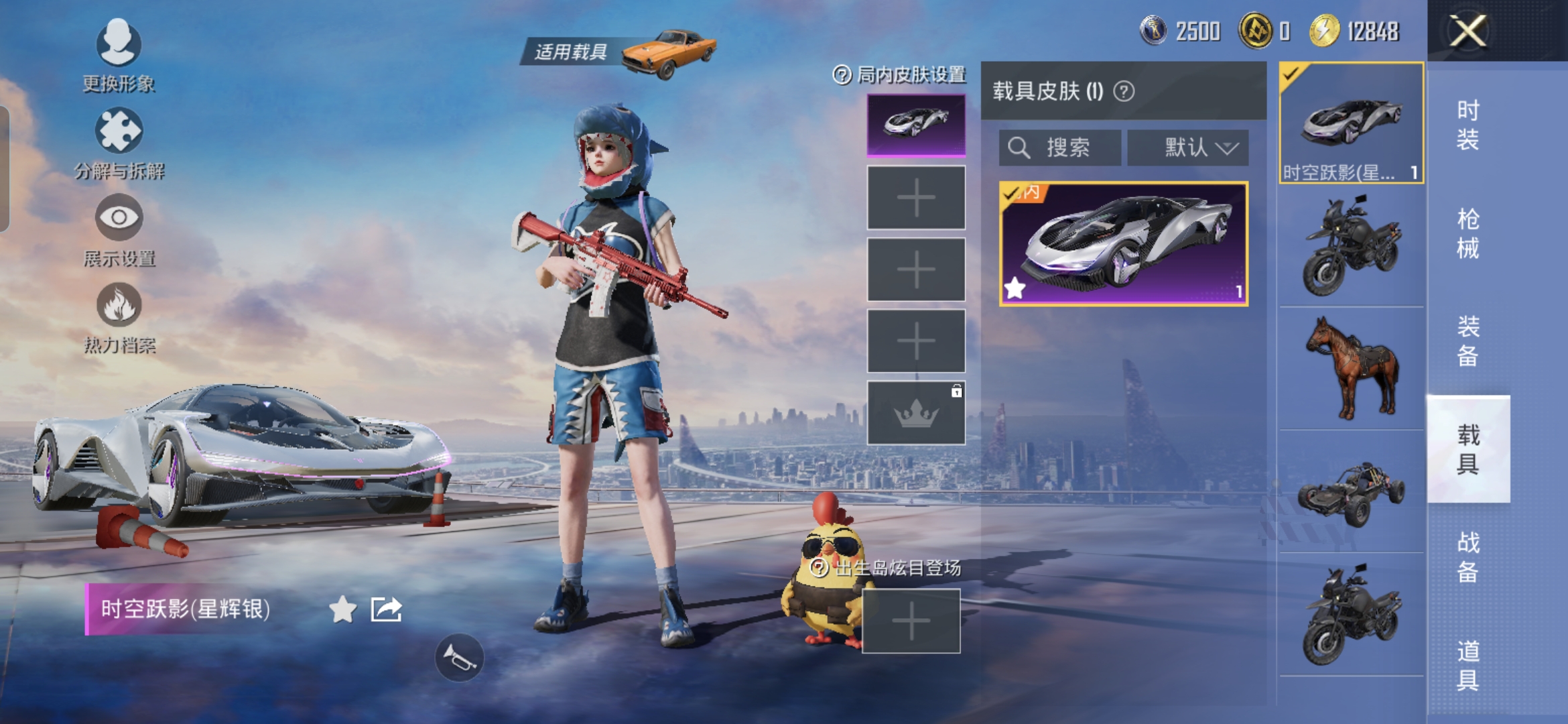Switch to the 装备 tab
Screen dimensions: 1568x724
[x=1467, y=341]
